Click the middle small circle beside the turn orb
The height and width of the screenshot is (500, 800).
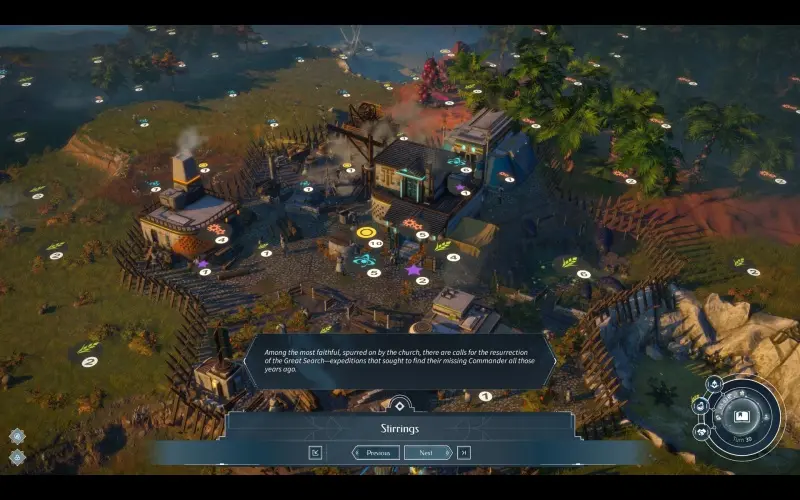click(x=700, y=406)
